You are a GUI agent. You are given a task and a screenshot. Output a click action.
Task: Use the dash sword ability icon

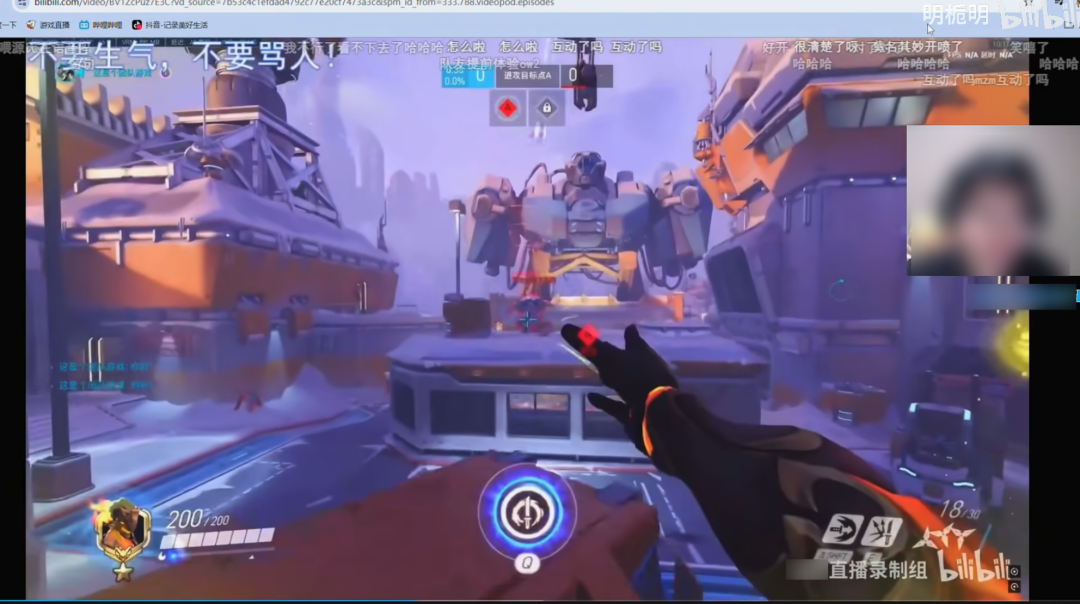(x=841, y=530)
